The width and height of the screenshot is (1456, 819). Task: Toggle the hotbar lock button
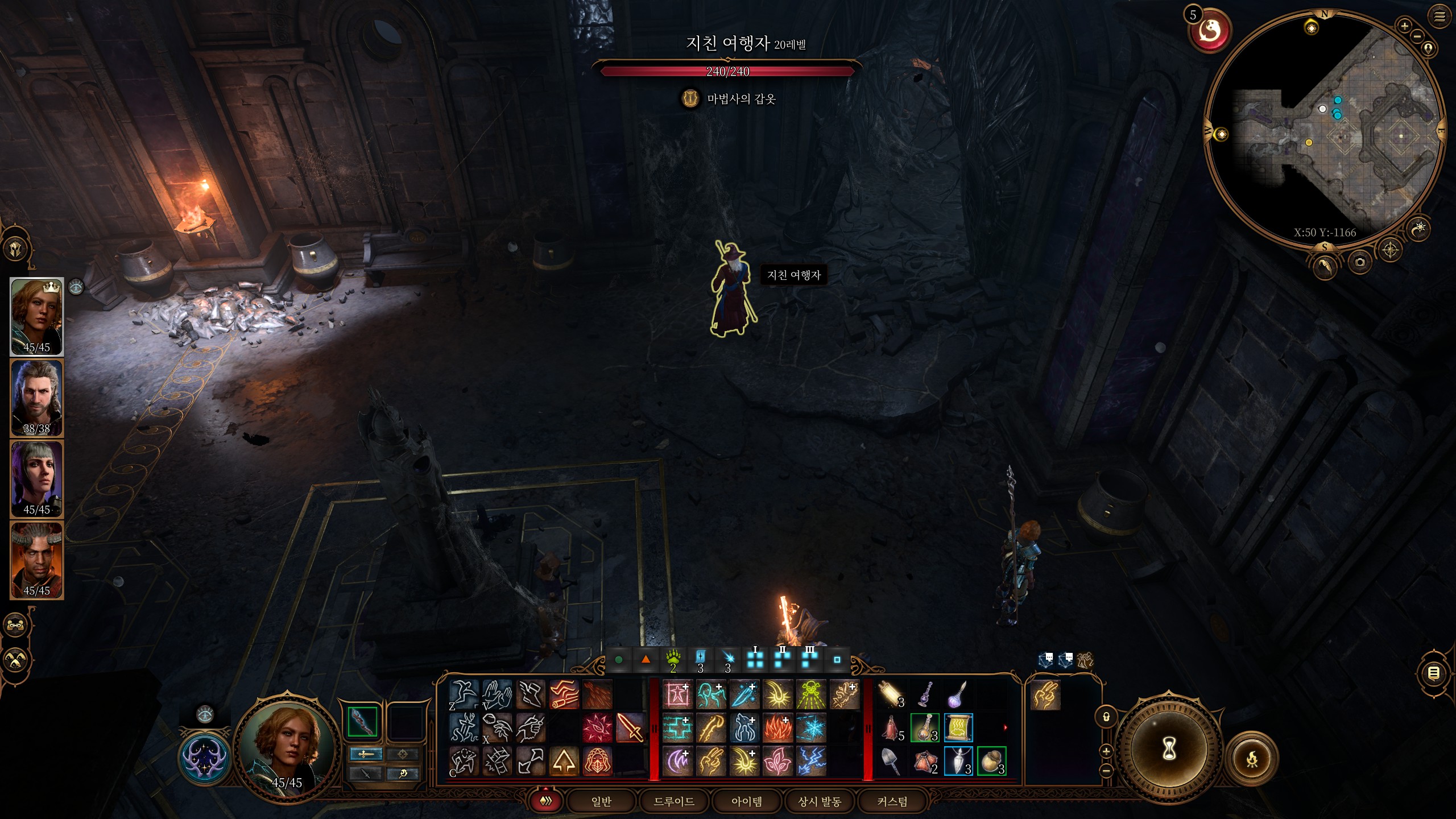click(1106, 717)
